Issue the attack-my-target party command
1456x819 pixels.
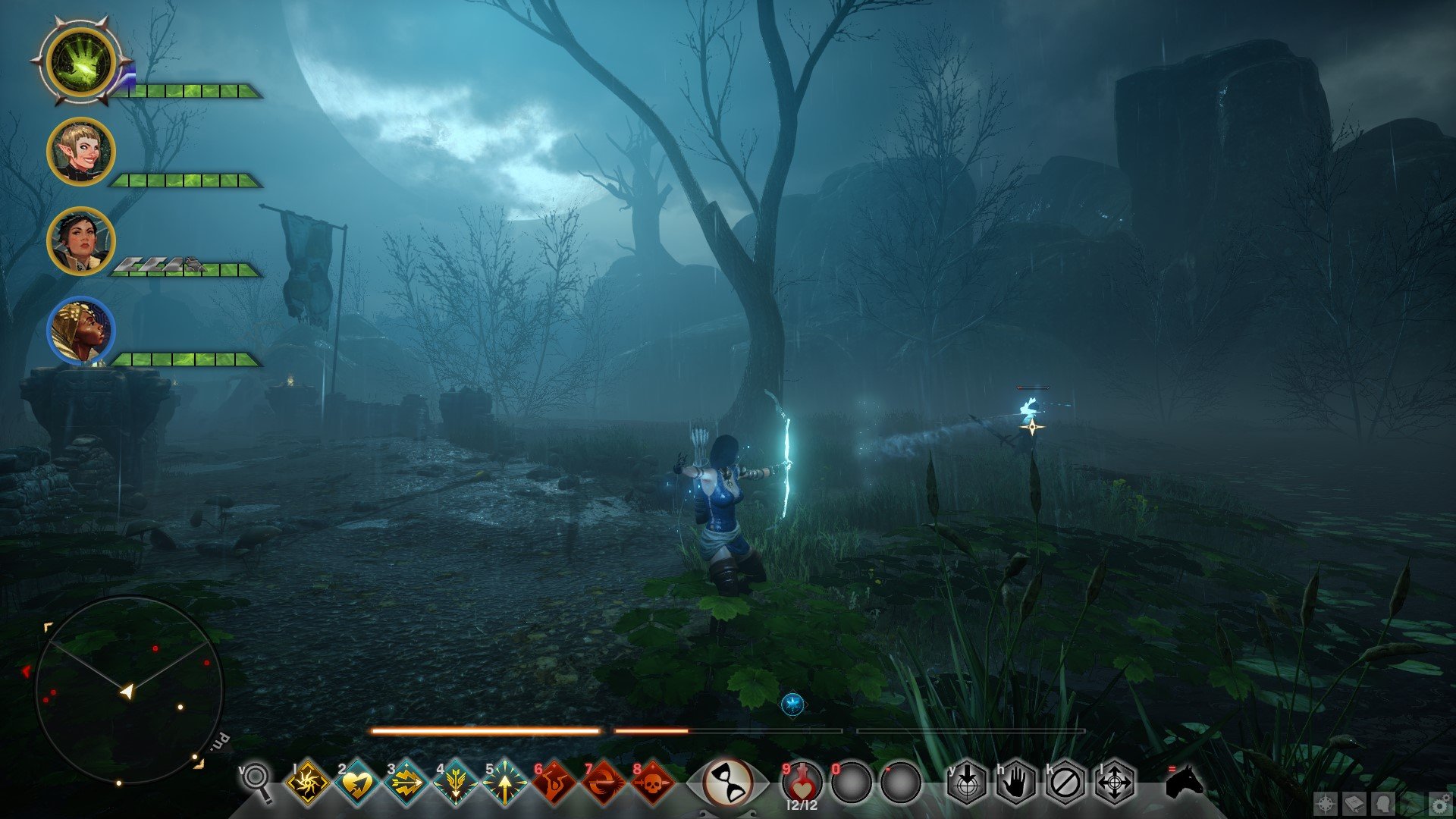click(x=967, y=782)
